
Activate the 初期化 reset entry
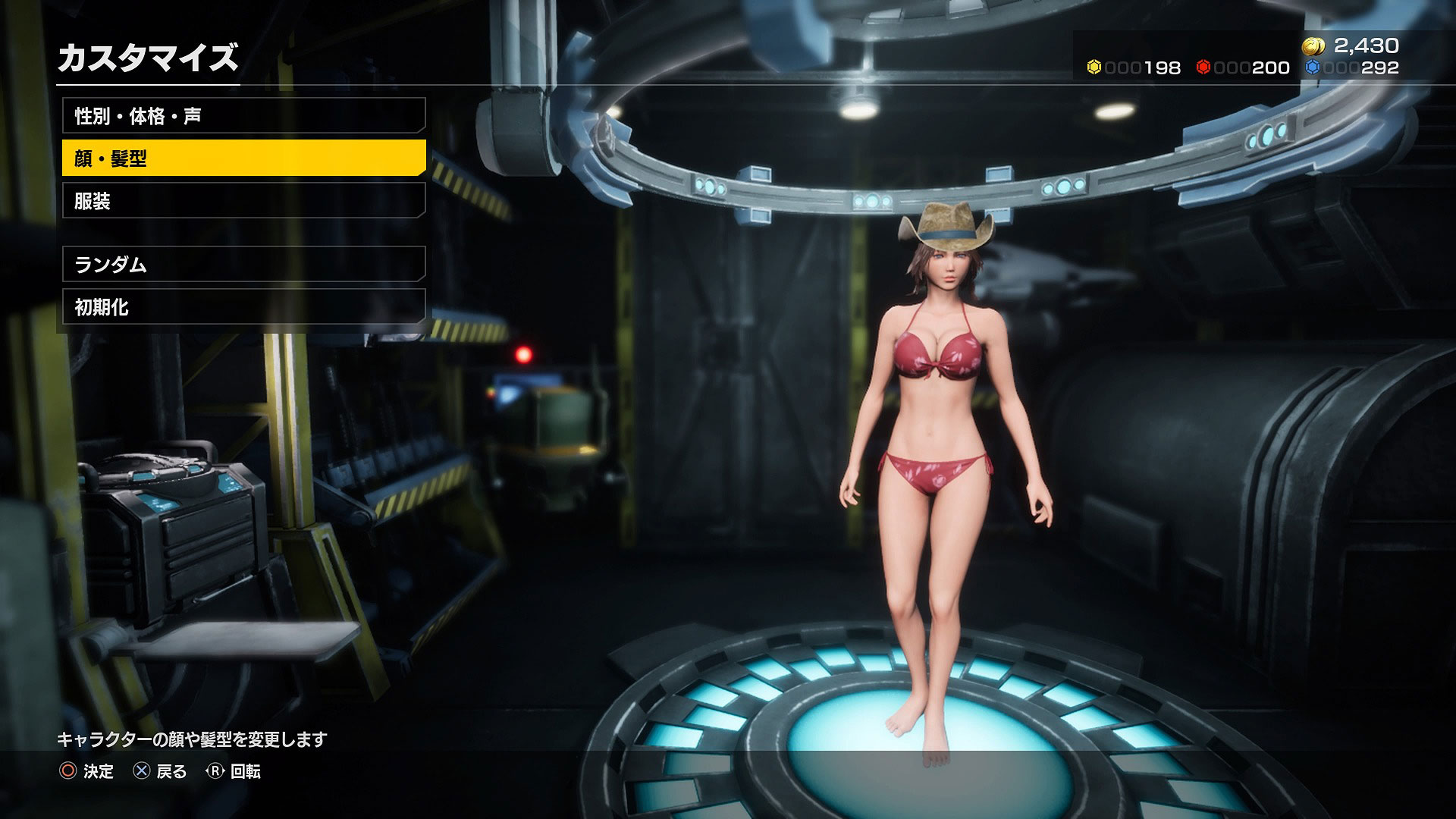click(243, 307)
